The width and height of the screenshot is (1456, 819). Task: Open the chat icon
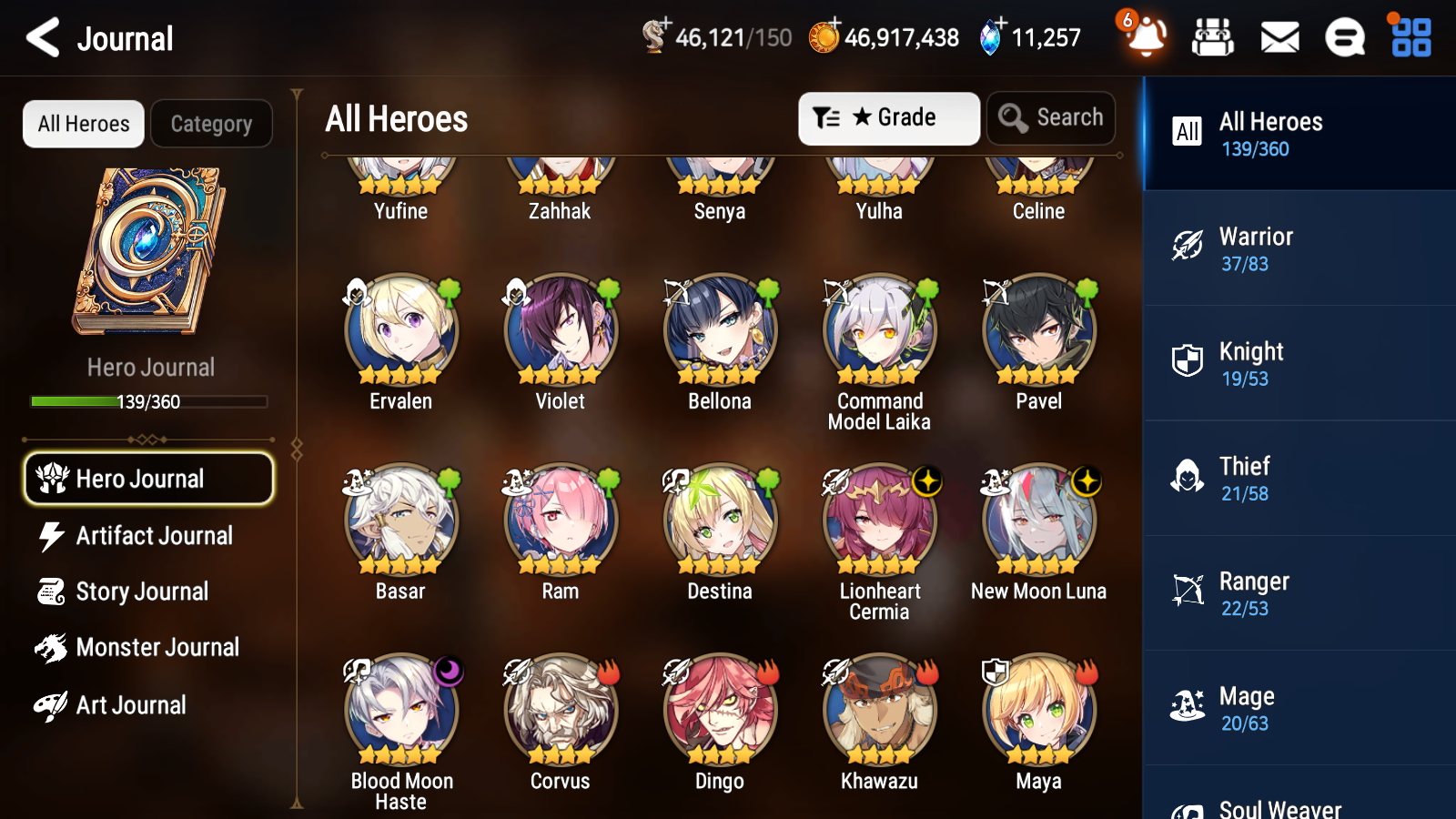click(1343, 37)
